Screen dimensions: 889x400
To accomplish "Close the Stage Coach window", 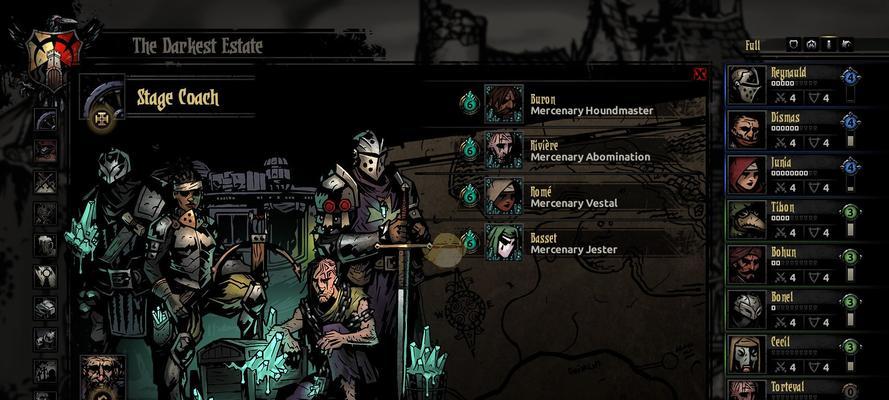I will coord(700,74).
